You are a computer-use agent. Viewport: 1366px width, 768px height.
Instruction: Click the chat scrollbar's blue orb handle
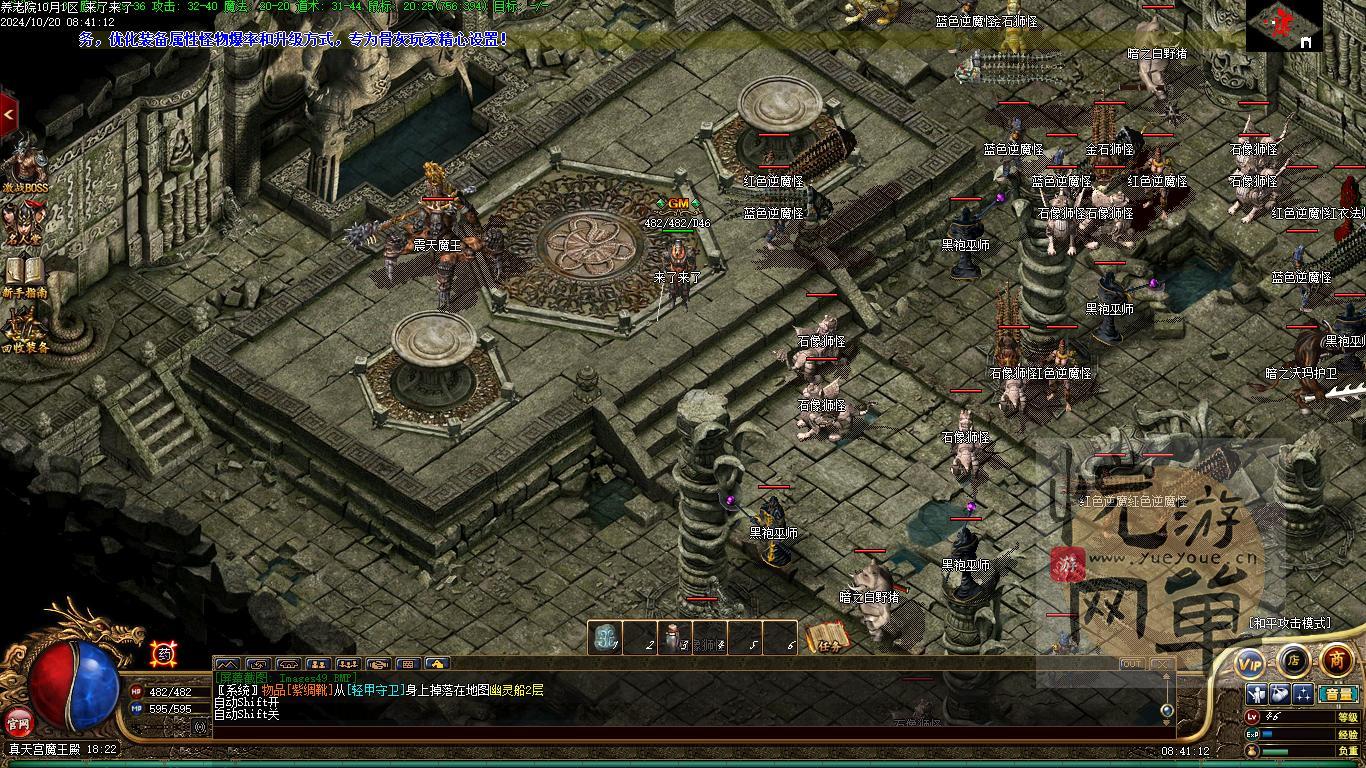(x=1166, y=710)
